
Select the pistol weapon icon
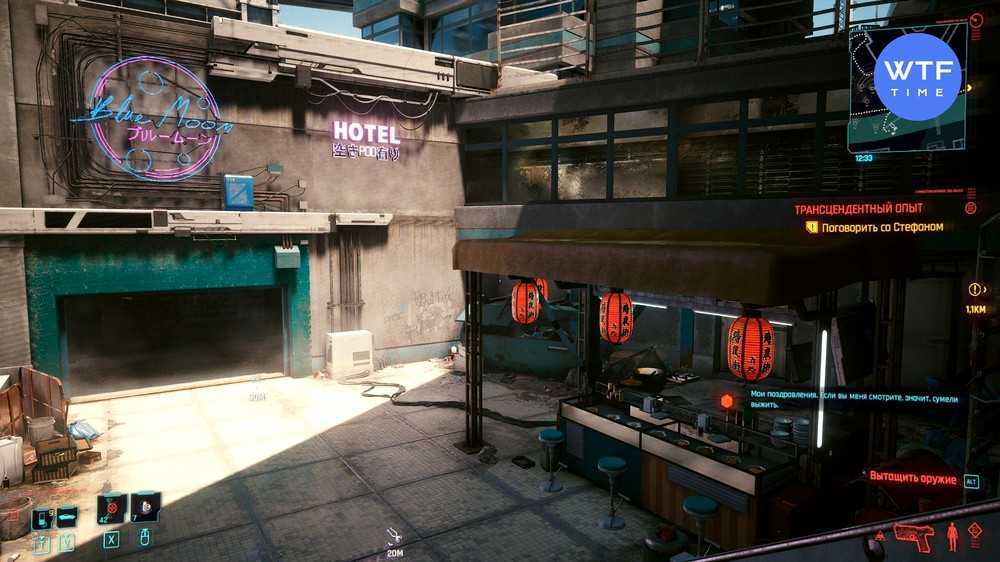click(x=911, y=533)
